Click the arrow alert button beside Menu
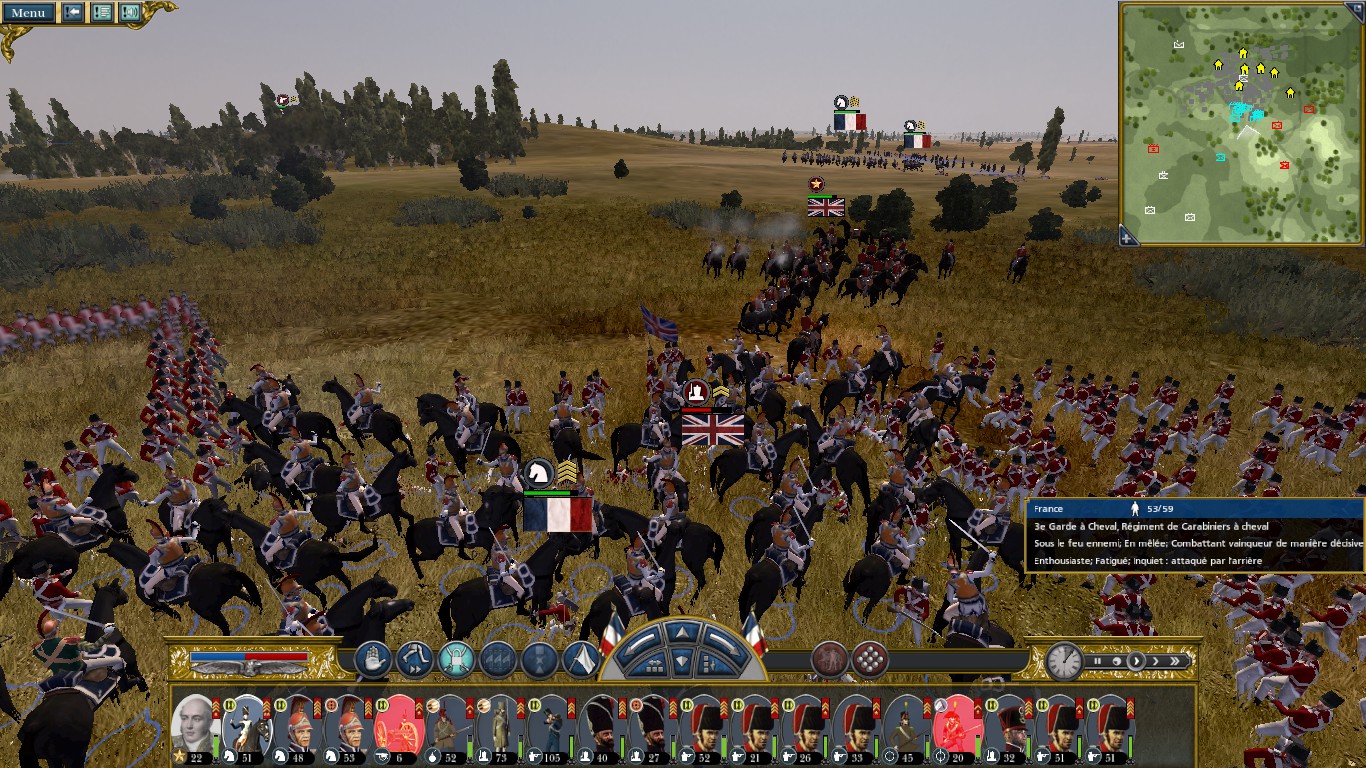 (x=73, y=13)
